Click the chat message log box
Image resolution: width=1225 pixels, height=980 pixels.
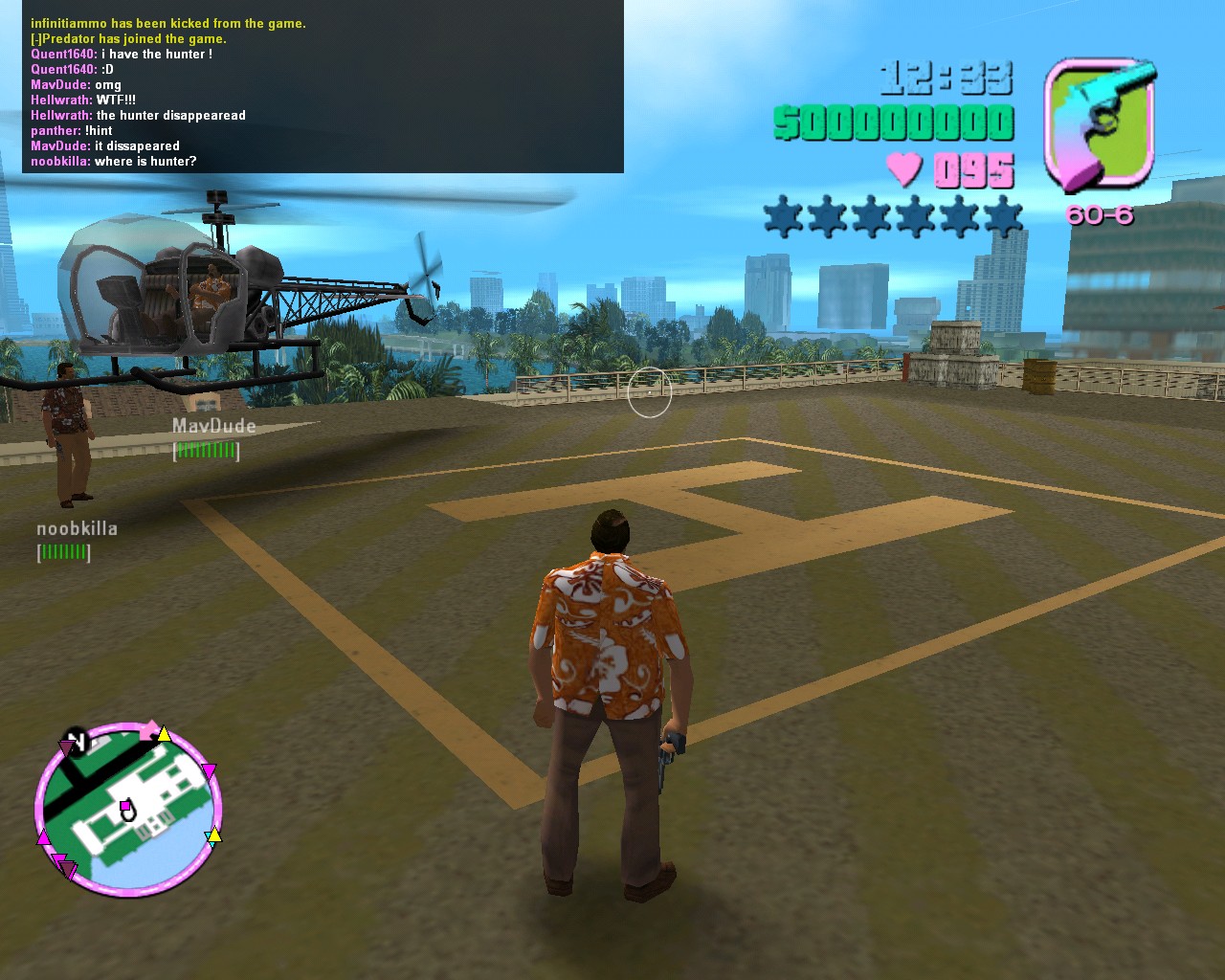tap(323, 86)
